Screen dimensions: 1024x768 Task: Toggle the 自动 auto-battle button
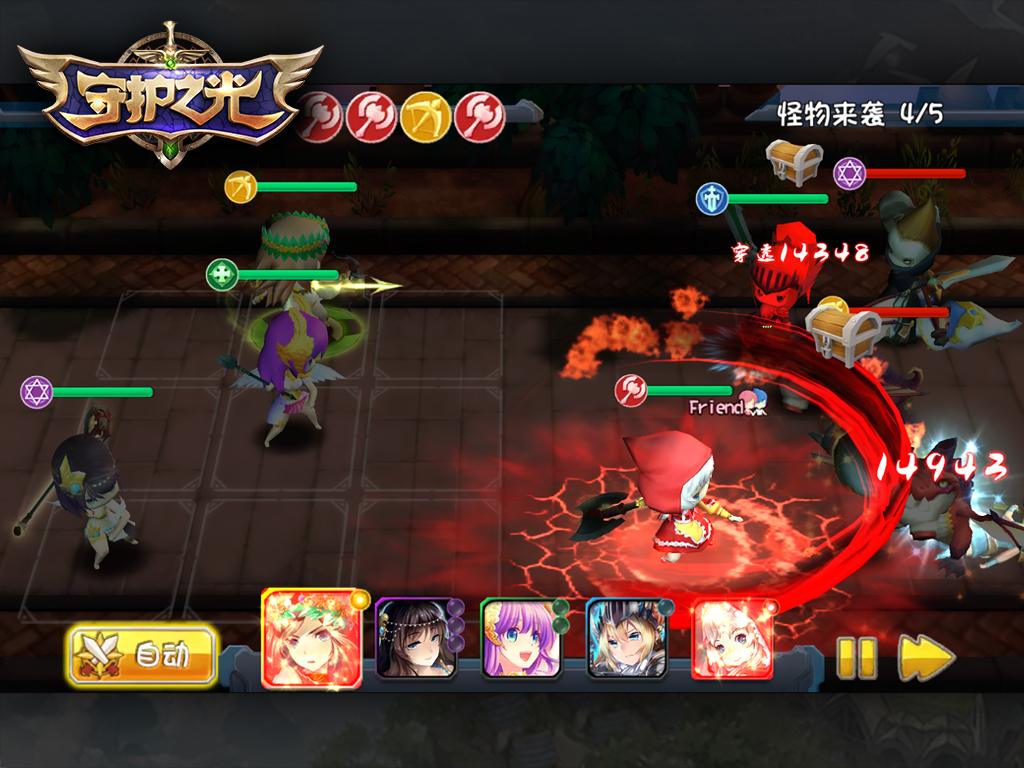[x=143, y=656]
